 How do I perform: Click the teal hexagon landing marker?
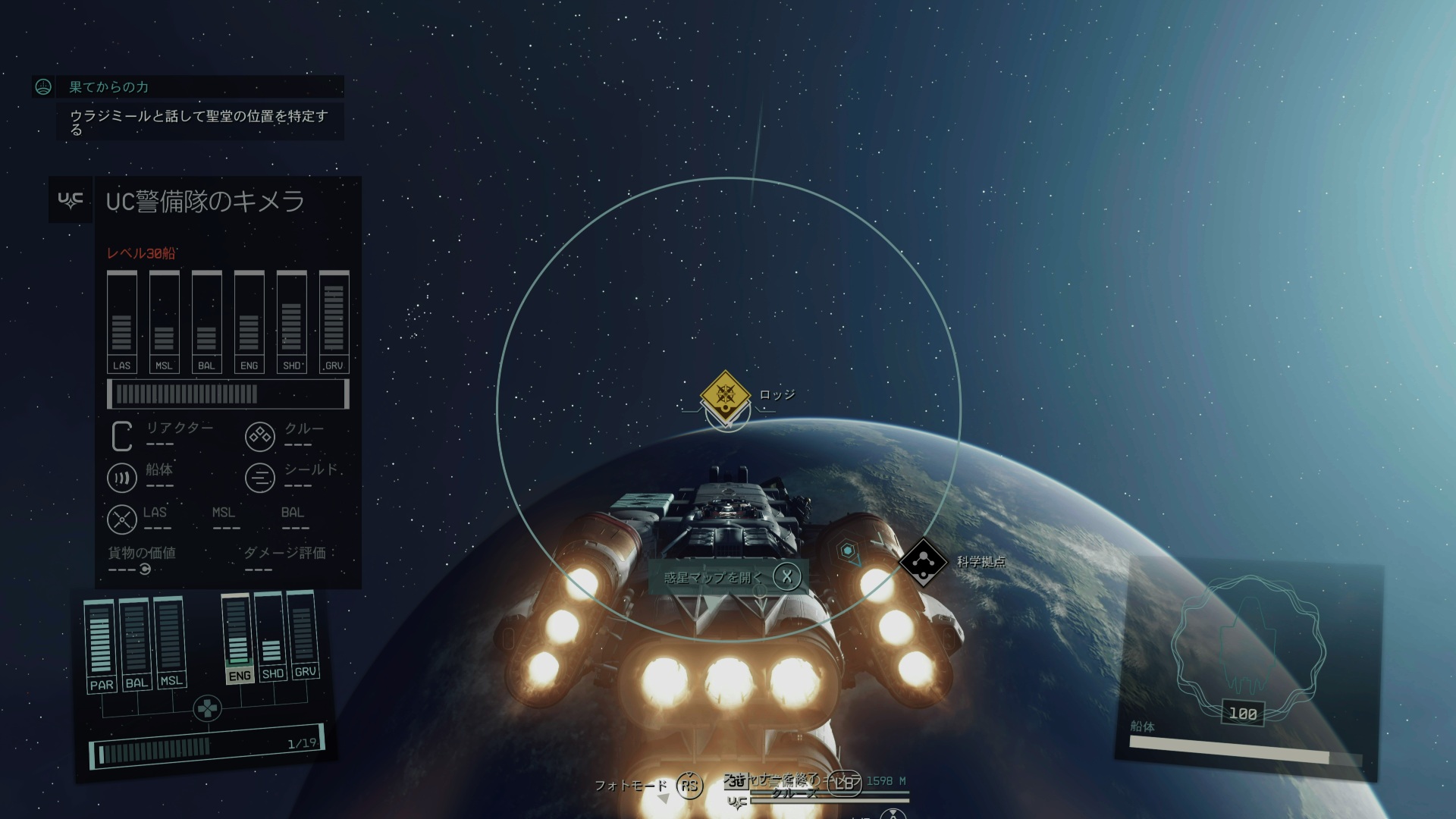pos(848,551)
